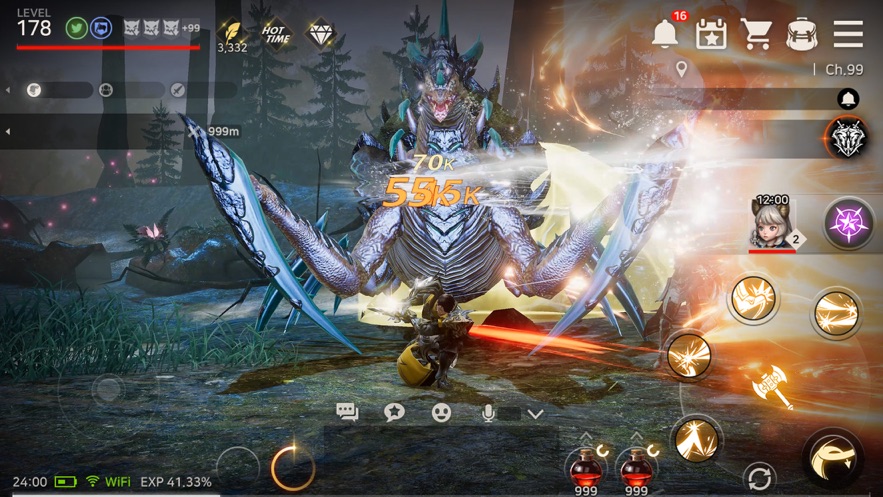Activate the purple star burst skill
883x497 pixels.
point(848,222)
